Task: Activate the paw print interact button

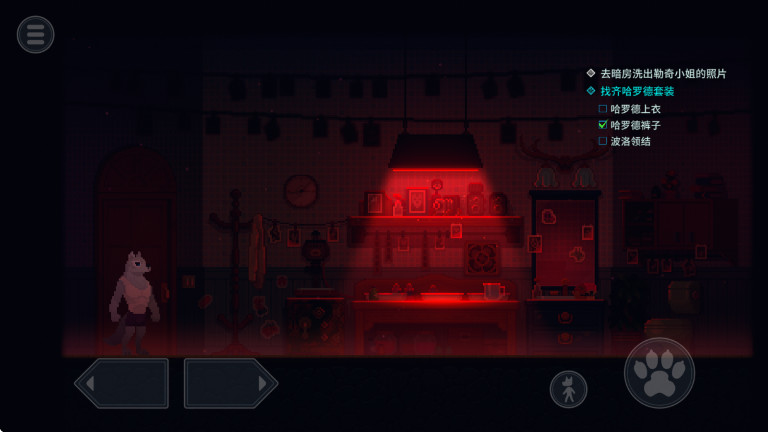Action: pyautogui.click(x=659, y=373)
